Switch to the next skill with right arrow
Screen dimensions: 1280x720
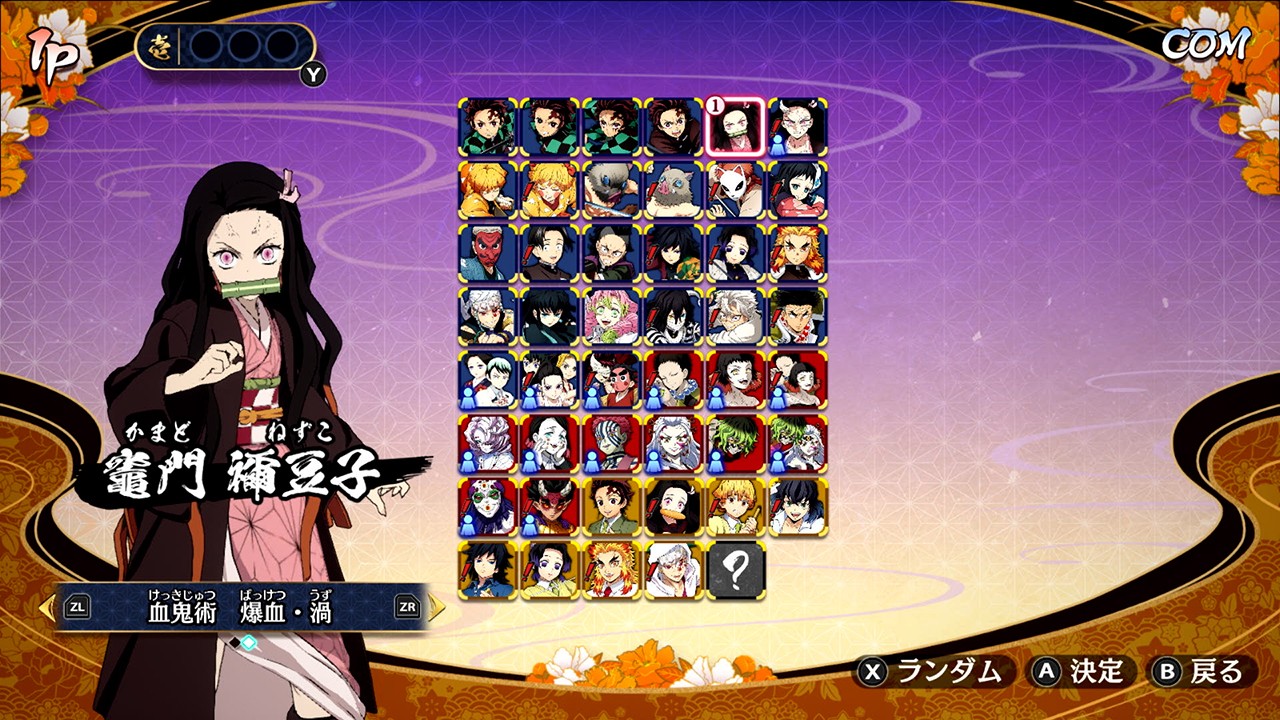coord(437,607)
